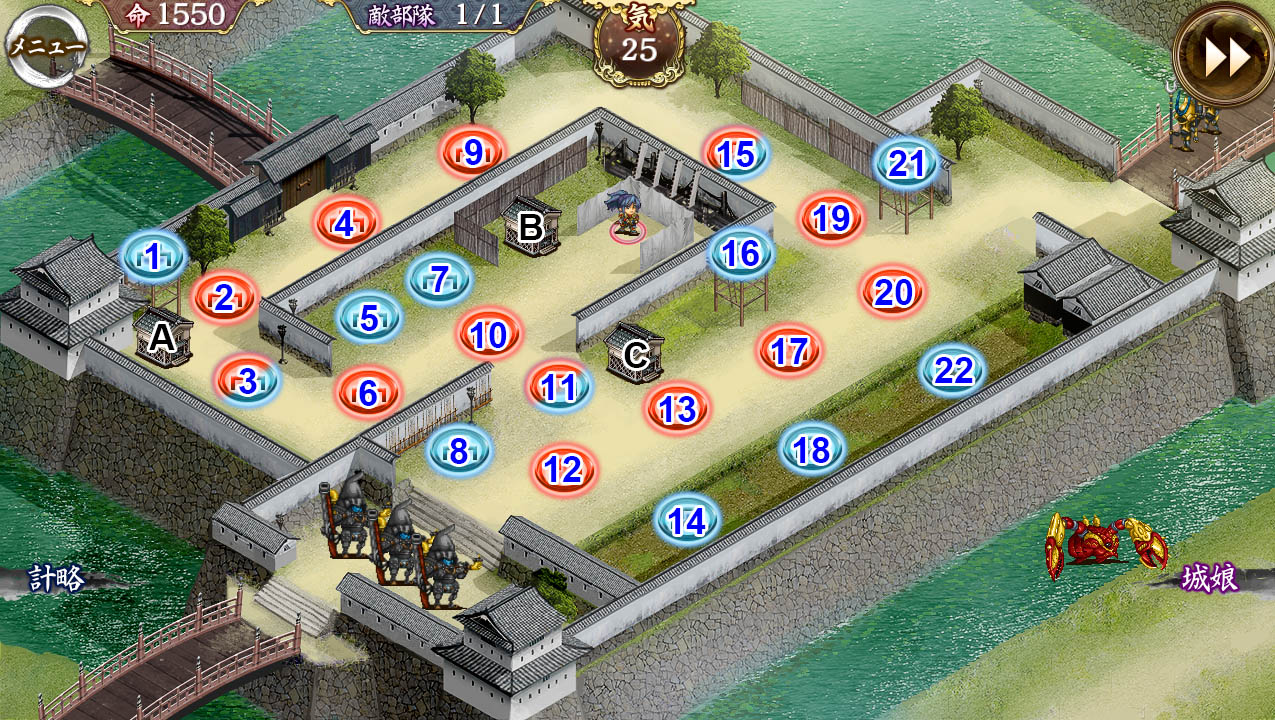Open the 城娘 castle girl panel
Viewport: 1275px width, 720px height.
tap(1209, 578)
